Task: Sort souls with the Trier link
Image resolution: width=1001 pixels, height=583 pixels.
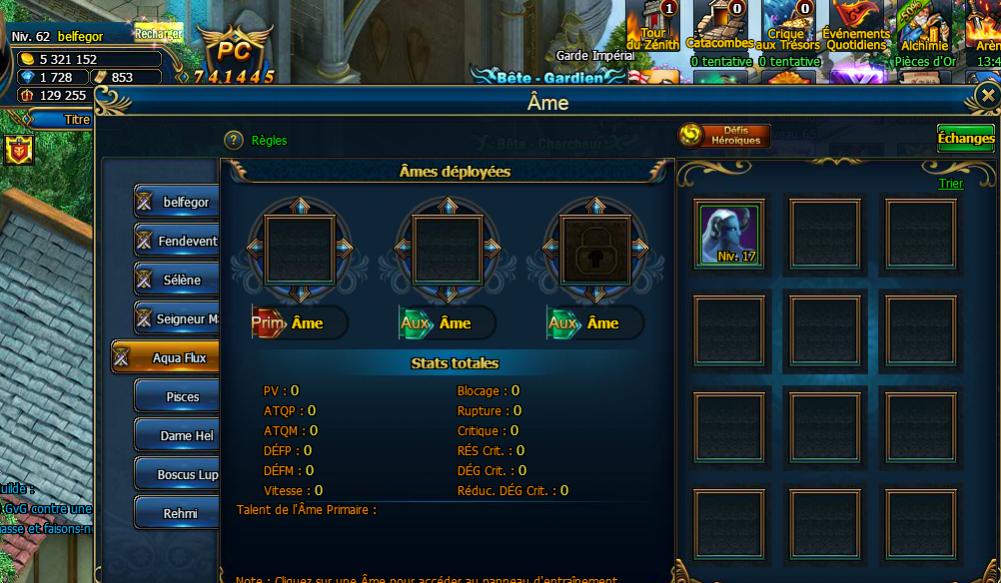Action: (950, 183)
